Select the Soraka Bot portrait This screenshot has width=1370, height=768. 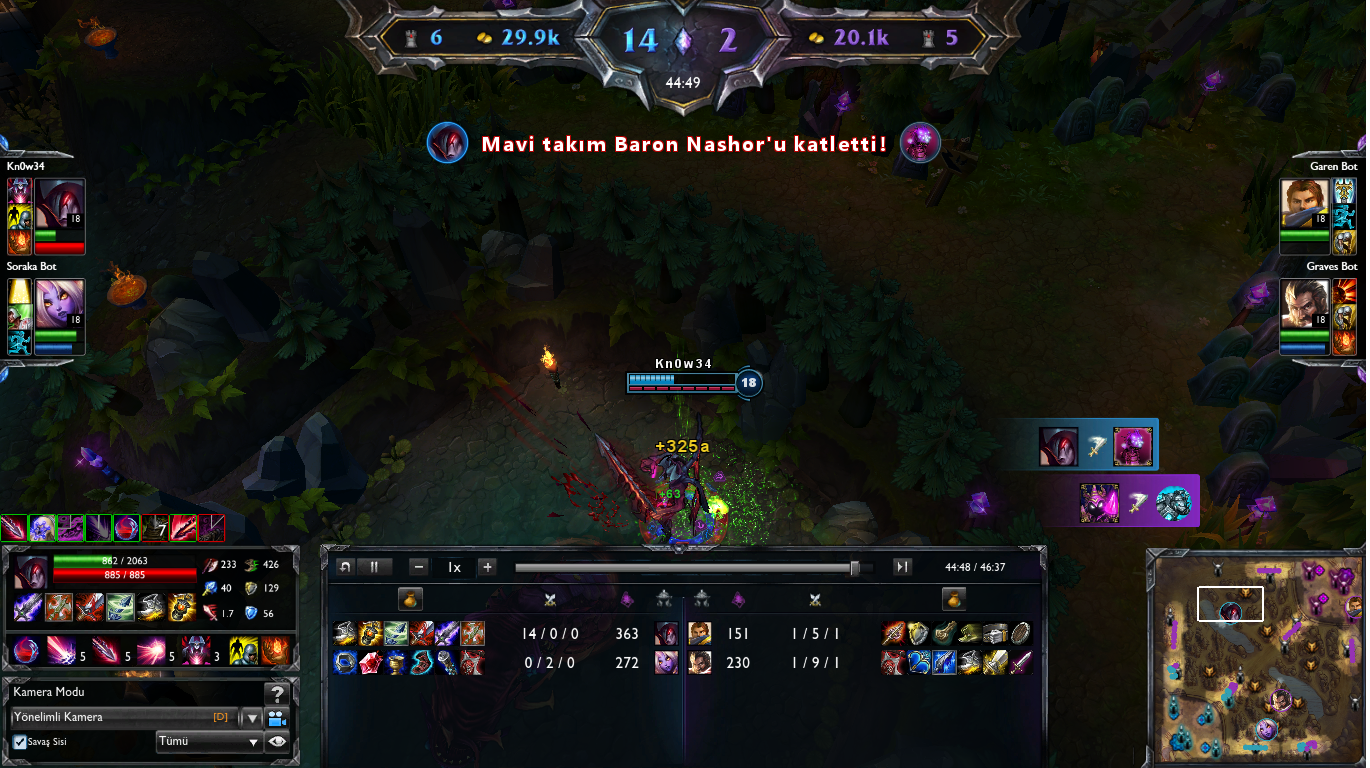[59, 304]
